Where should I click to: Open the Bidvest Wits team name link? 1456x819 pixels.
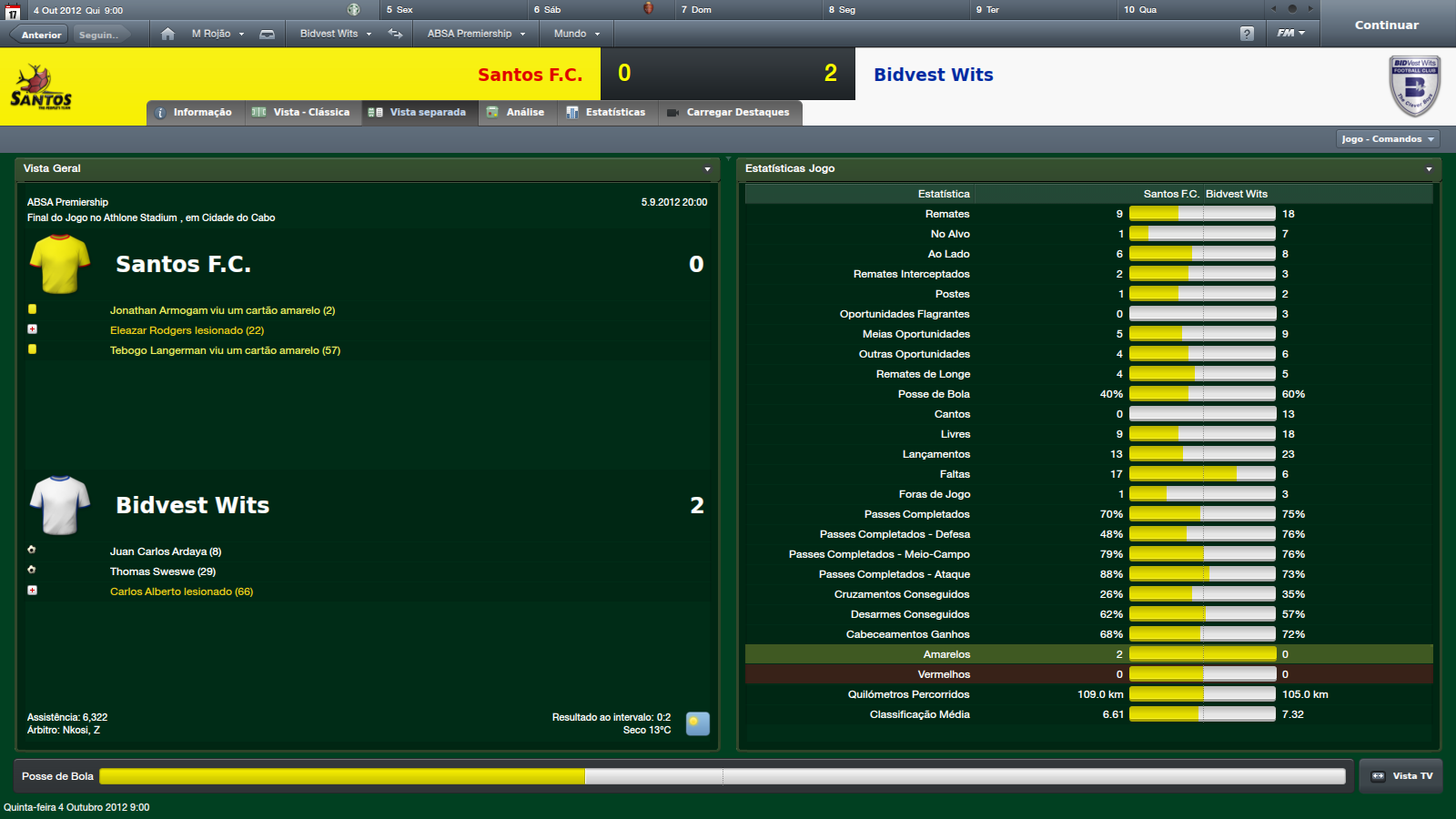933,75
